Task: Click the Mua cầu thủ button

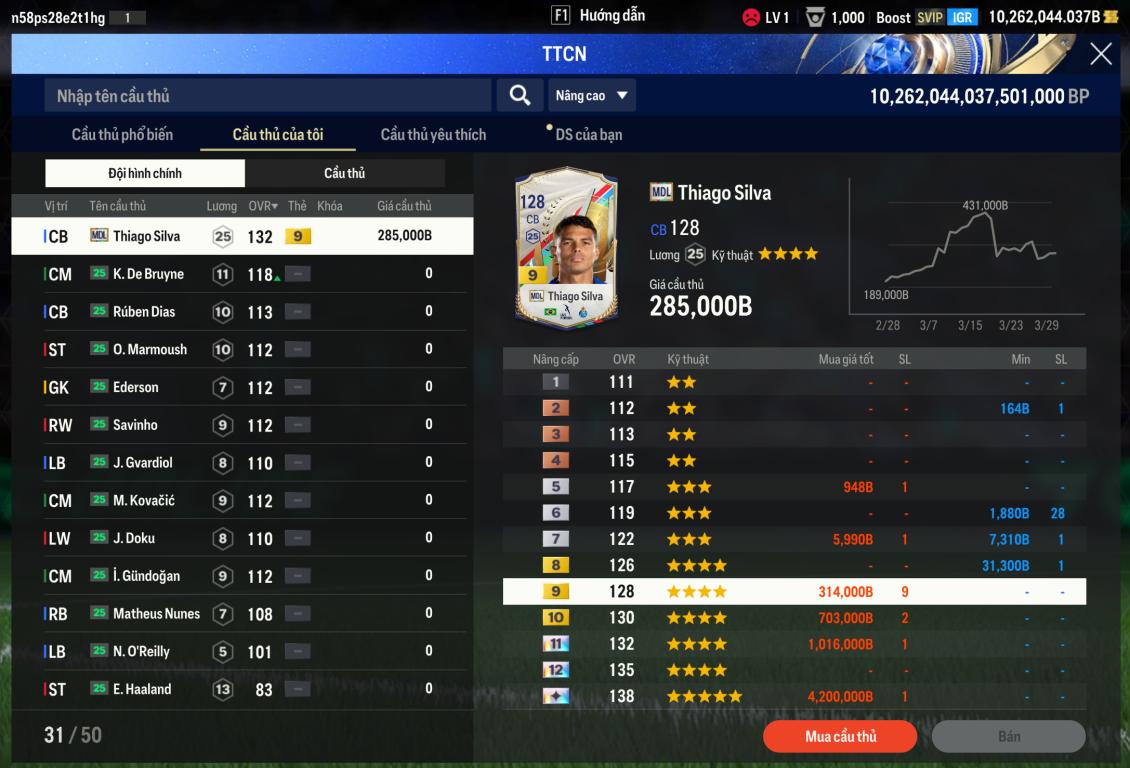Action: pos(840,737)
